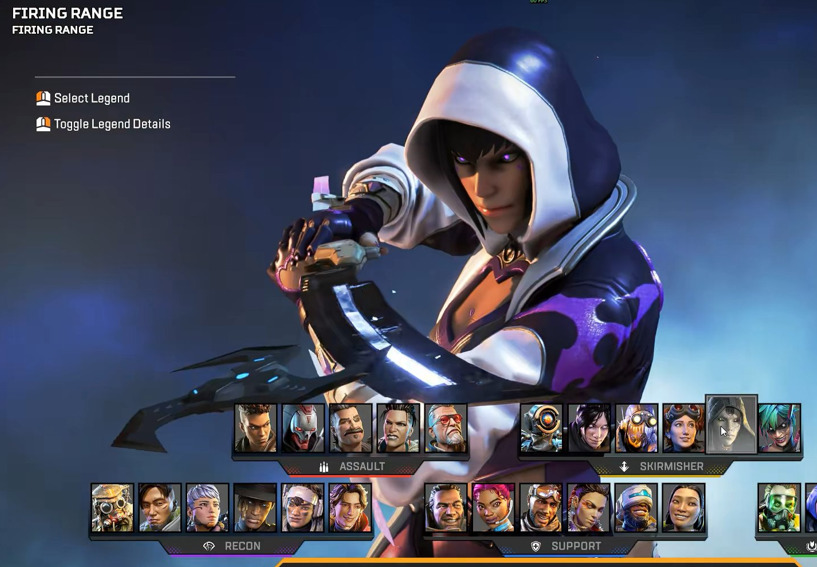Pick Wraith from the Skirmisher legends

tap(589, 428)
